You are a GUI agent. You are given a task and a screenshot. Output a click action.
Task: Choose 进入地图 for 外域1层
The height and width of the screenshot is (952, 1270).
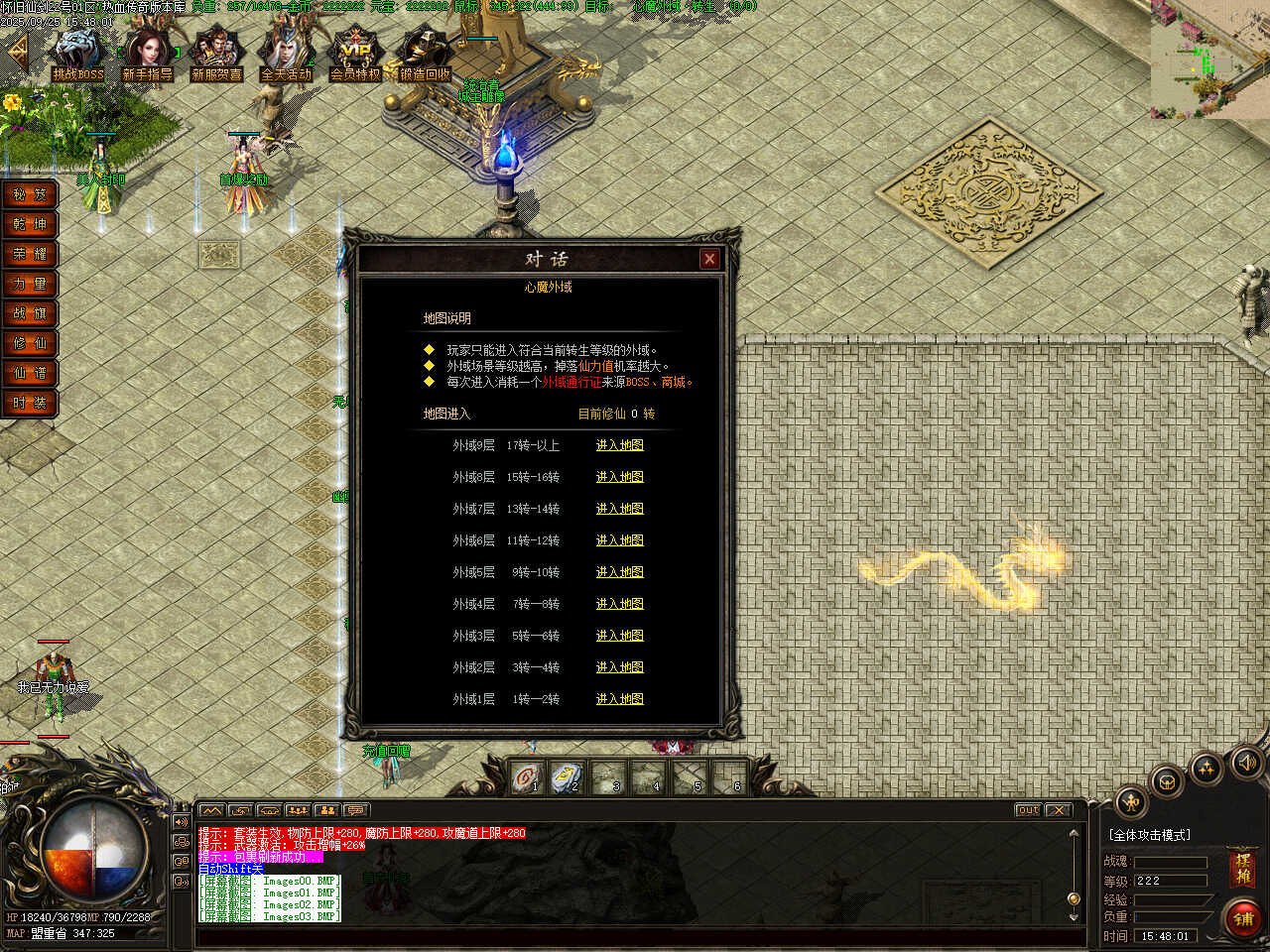(619, 699)
